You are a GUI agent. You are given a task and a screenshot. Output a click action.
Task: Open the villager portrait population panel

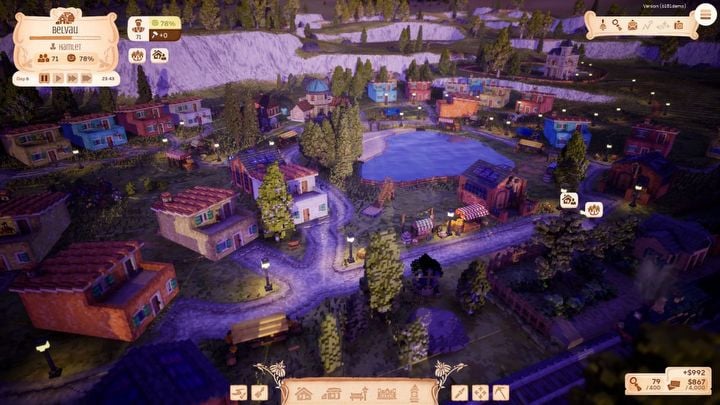139,27
